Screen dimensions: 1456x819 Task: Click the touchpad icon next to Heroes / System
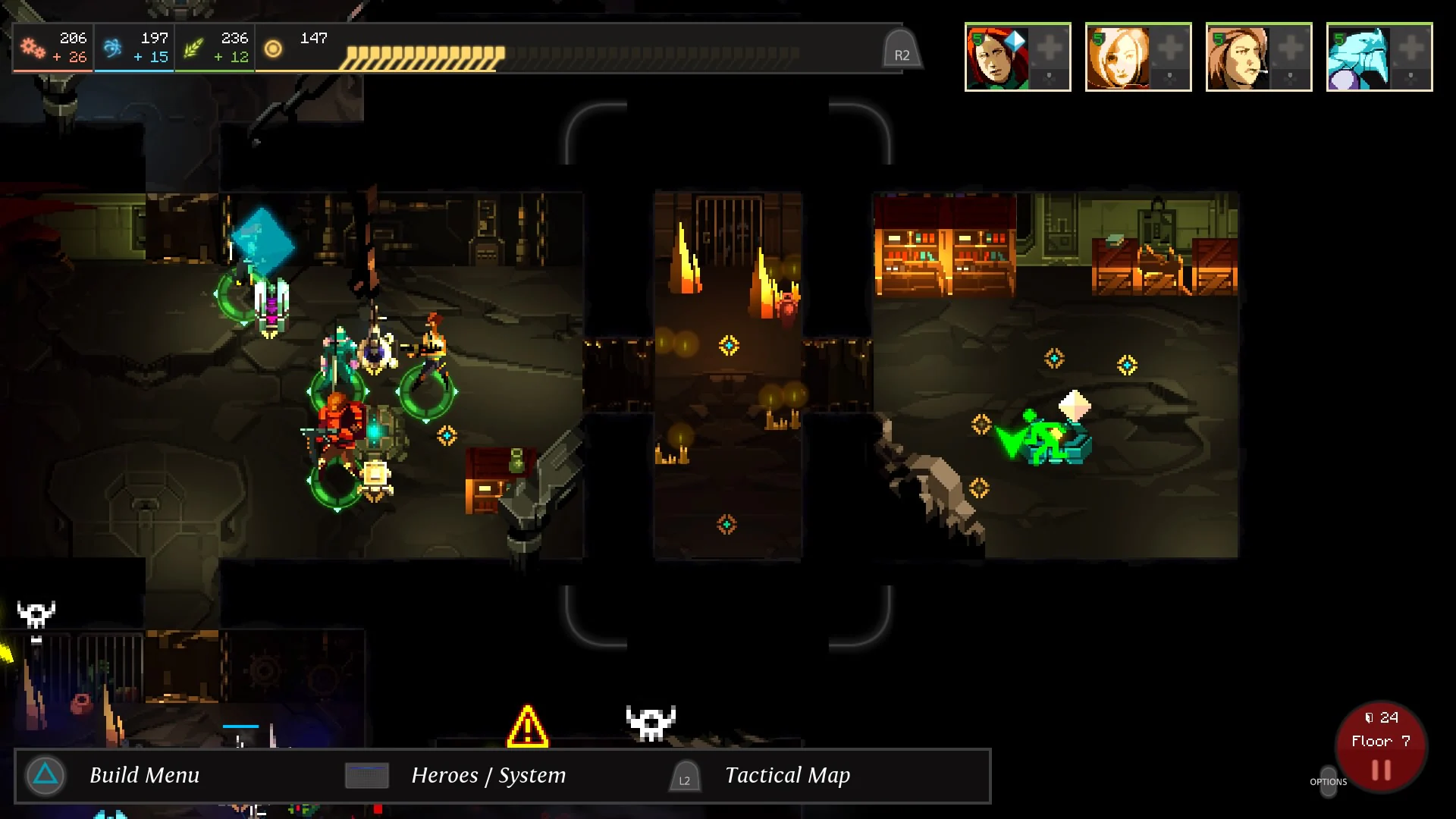point(366,776)
